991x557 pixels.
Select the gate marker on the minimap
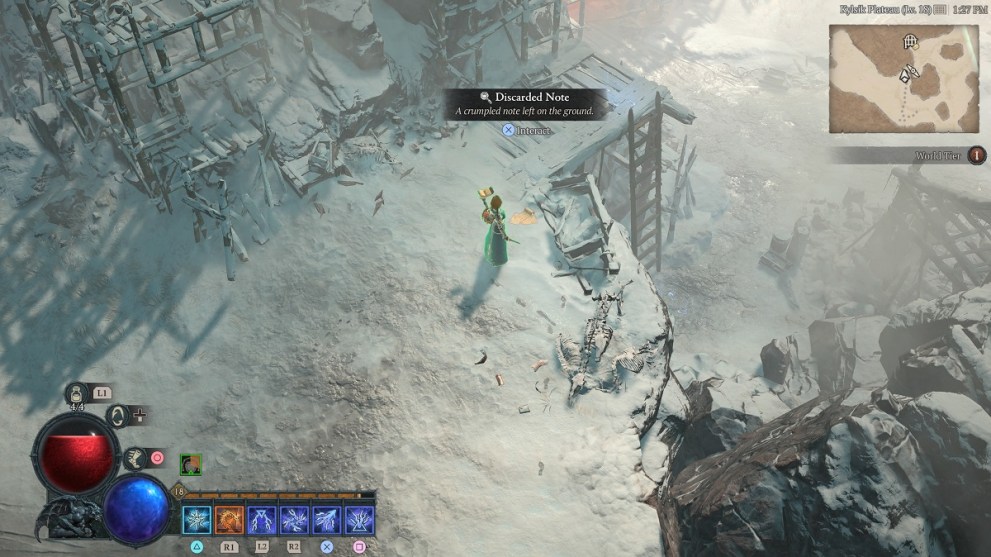tap(910, 42)
